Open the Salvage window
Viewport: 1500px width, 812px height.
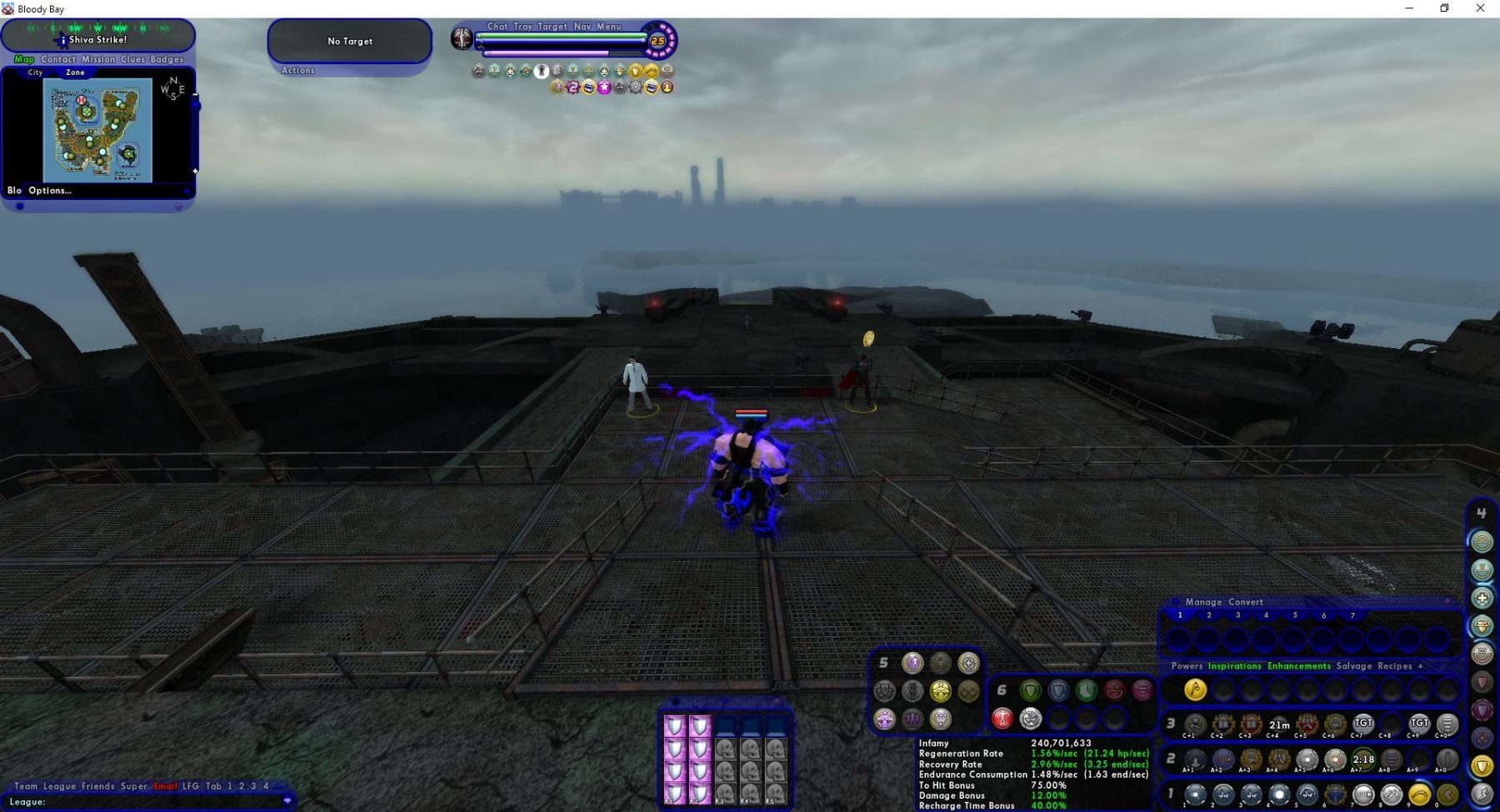pyautogui.click(x=1353, y=666)
